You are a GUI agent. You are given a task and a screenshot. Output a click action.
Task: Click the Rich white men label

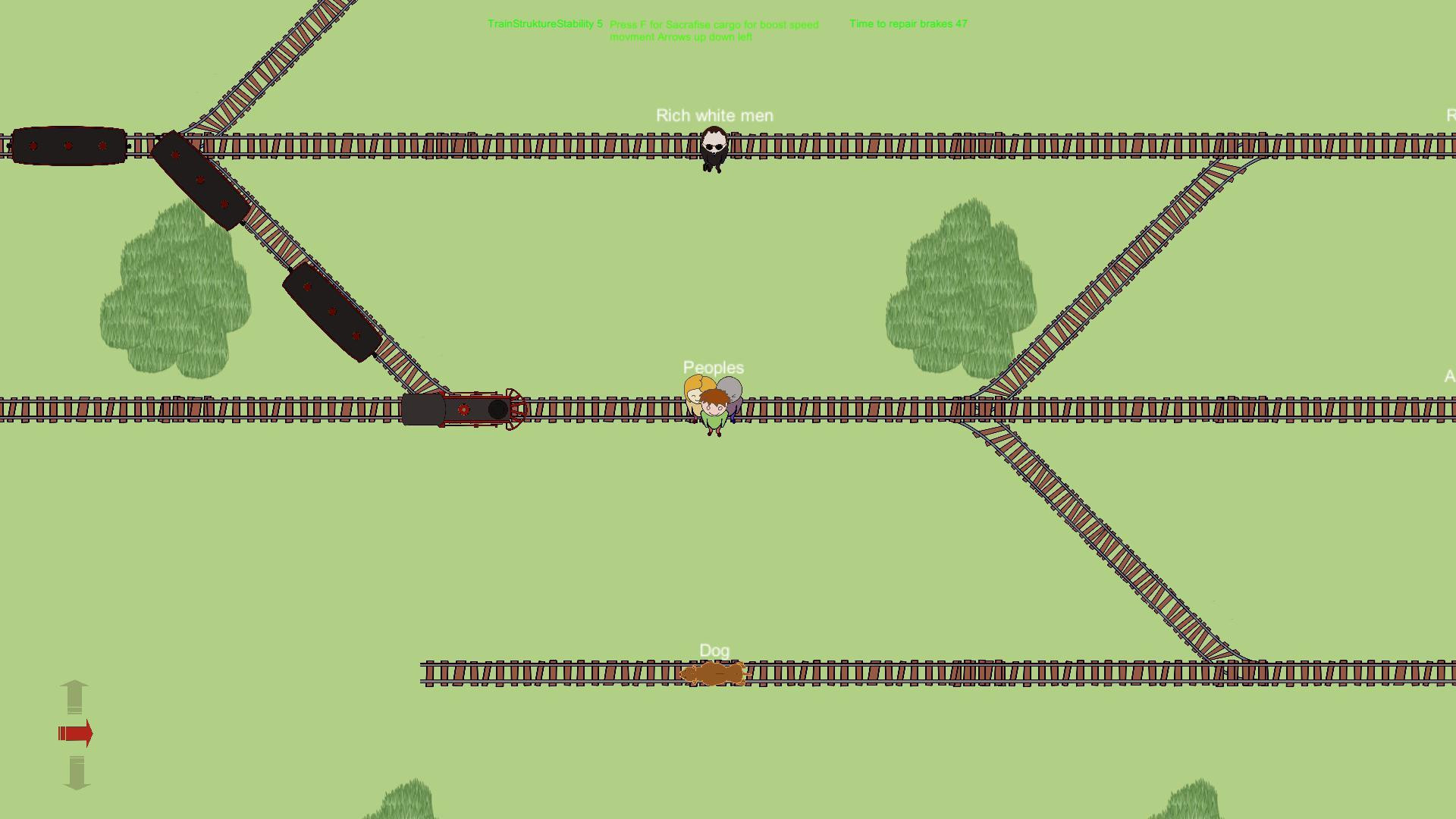(714, 115)
